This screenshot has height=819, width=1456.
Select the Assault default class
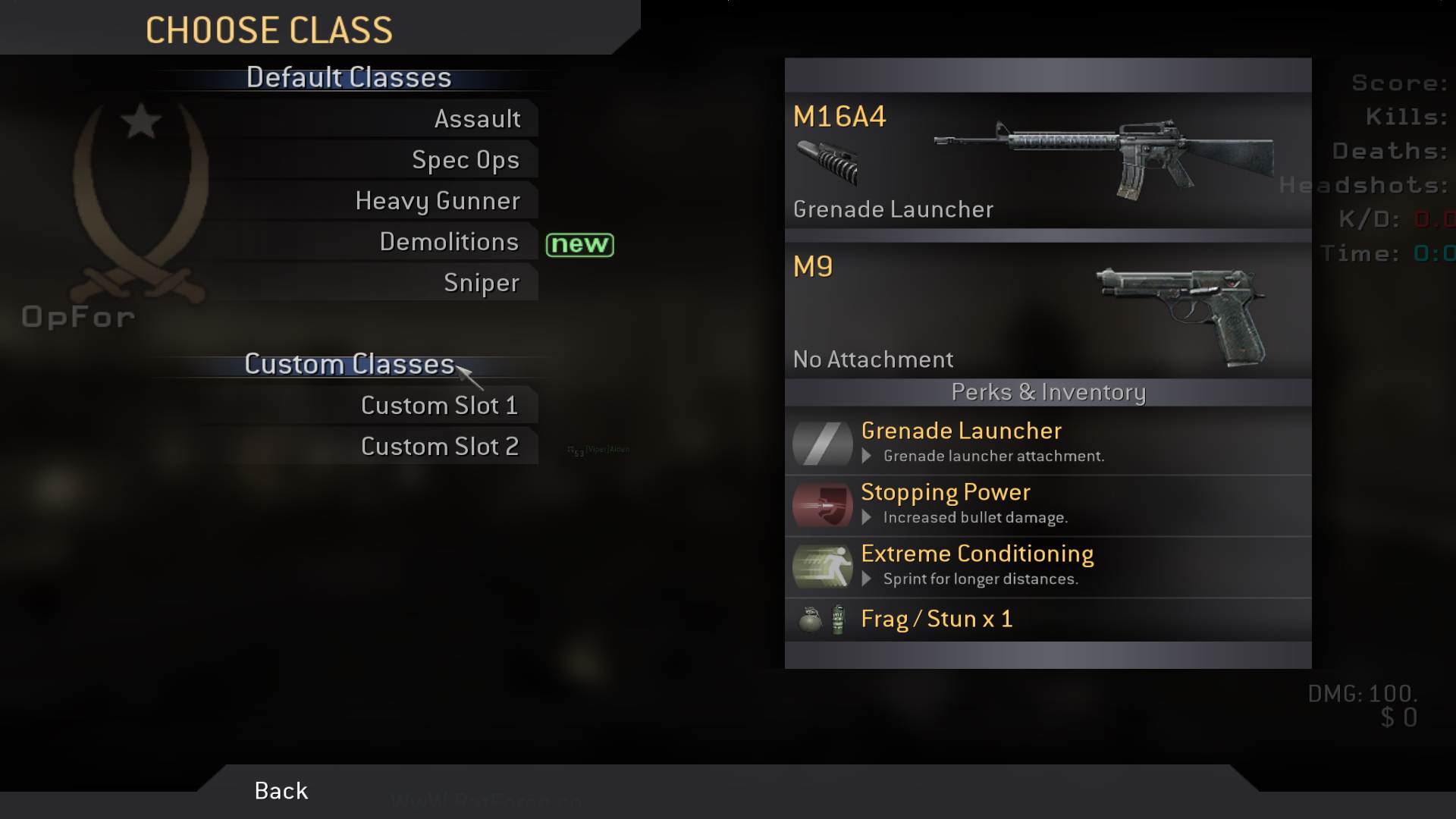pyautogui.click(x=477, y=119)
